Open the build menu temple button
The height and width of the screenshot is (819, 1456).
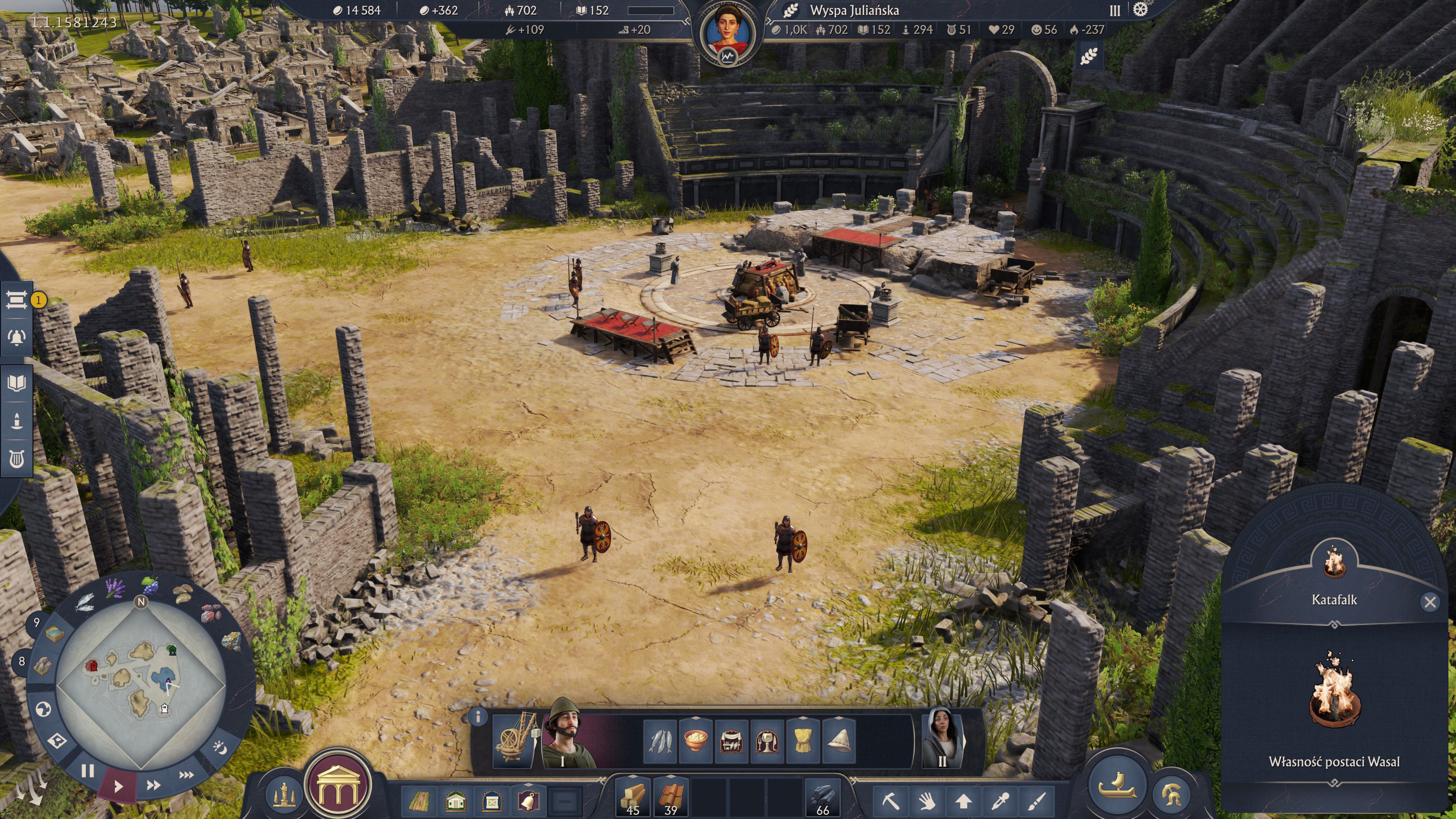tap(338, 784)
